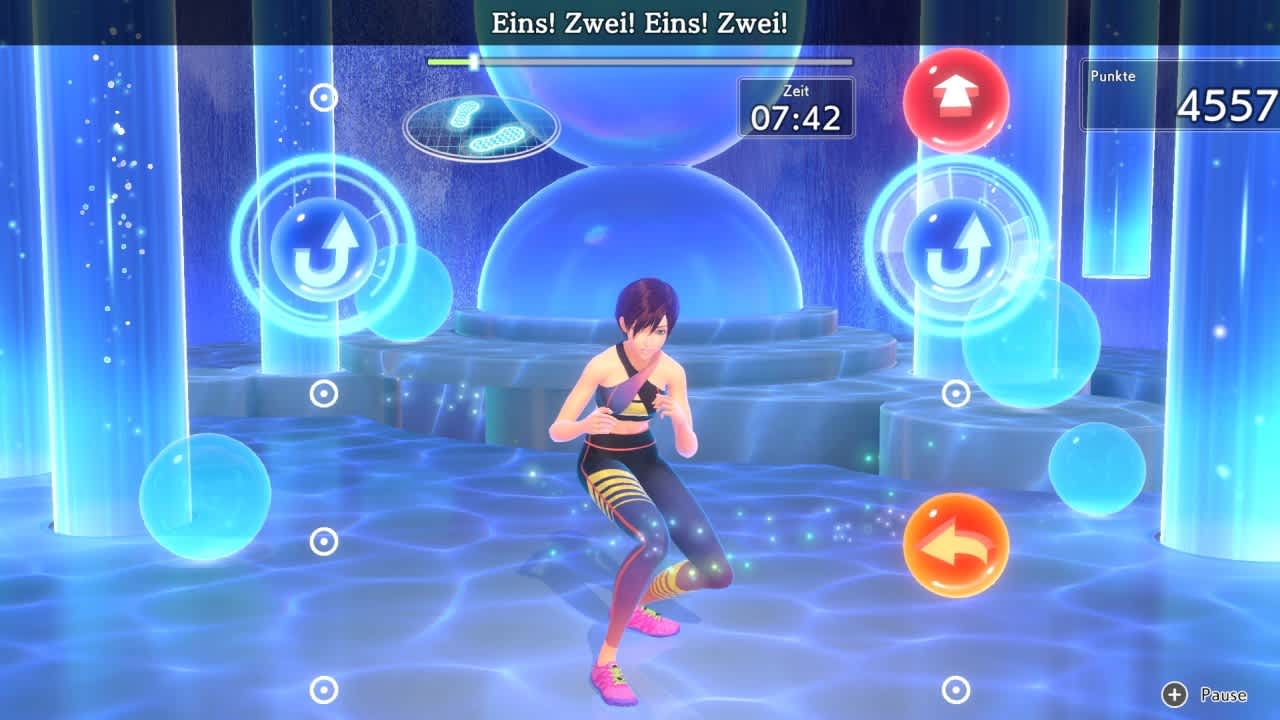Toggle the bottom-left target marker dot
The height and width of the screenshot is (720, 1280).
pos(322,688)
